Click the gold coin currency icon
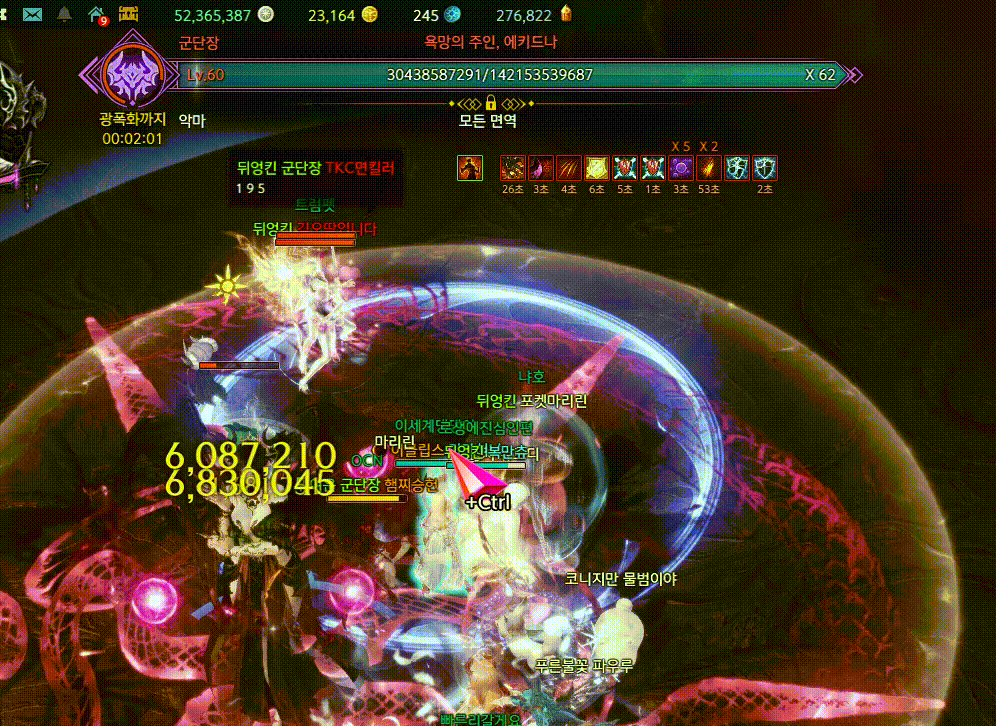Image resolution: width=996 pixels, height=726 pixels. [x=371, y=15]
